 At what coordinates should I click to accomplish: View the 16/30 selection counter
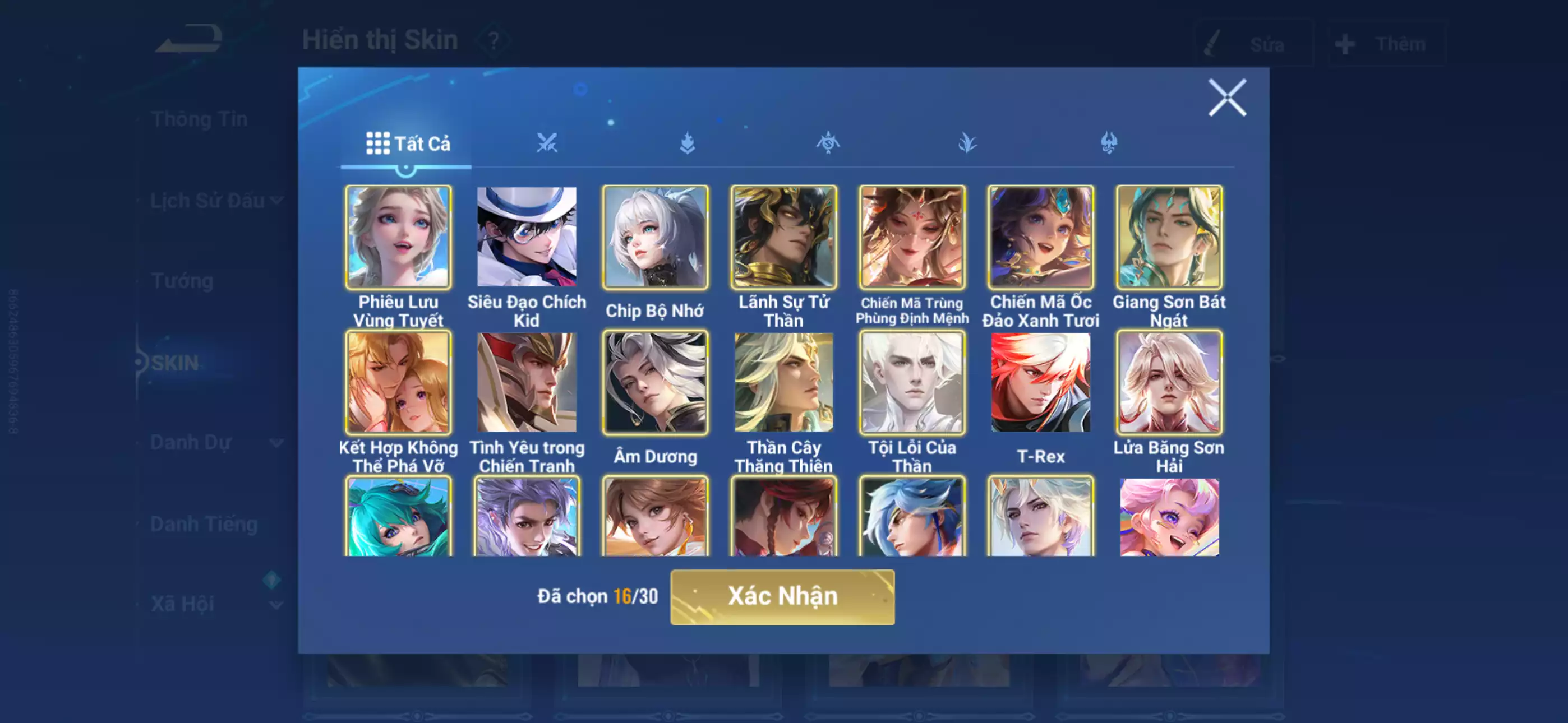pyautogui.click(x=635, y=597)
